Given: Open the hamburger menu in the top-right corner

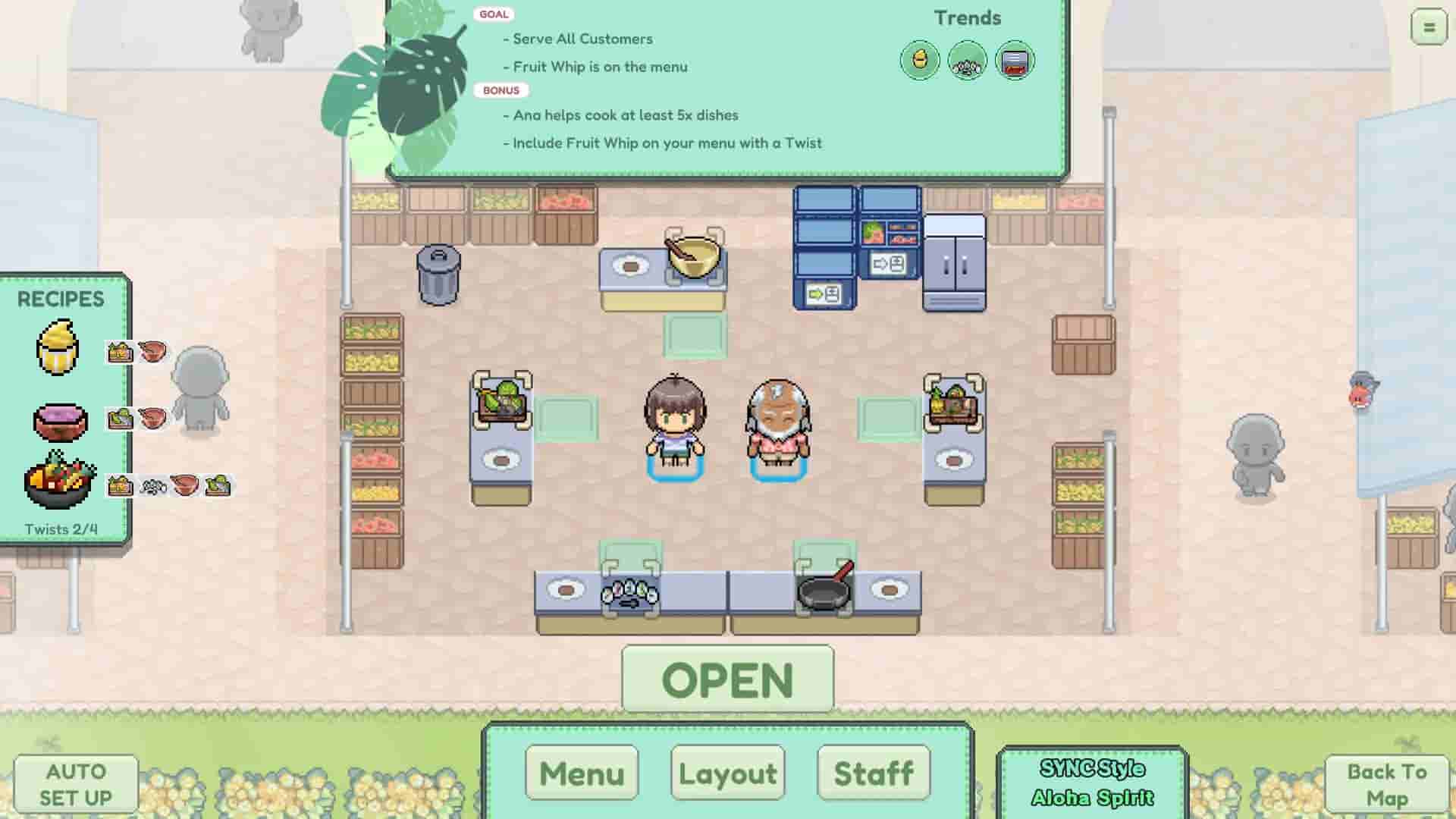Looking at the screenshot, I should click(x=1427, y=27).
